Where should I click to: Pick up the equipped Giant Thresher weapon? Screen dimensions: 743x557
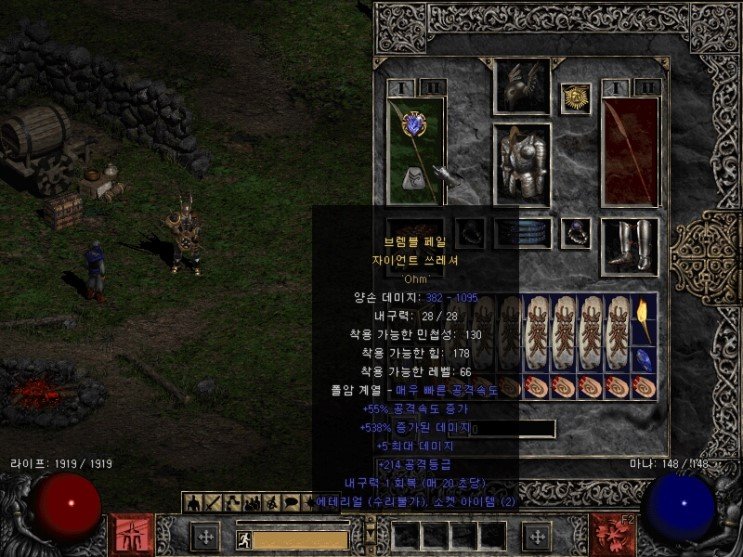[x=416, y=150]
